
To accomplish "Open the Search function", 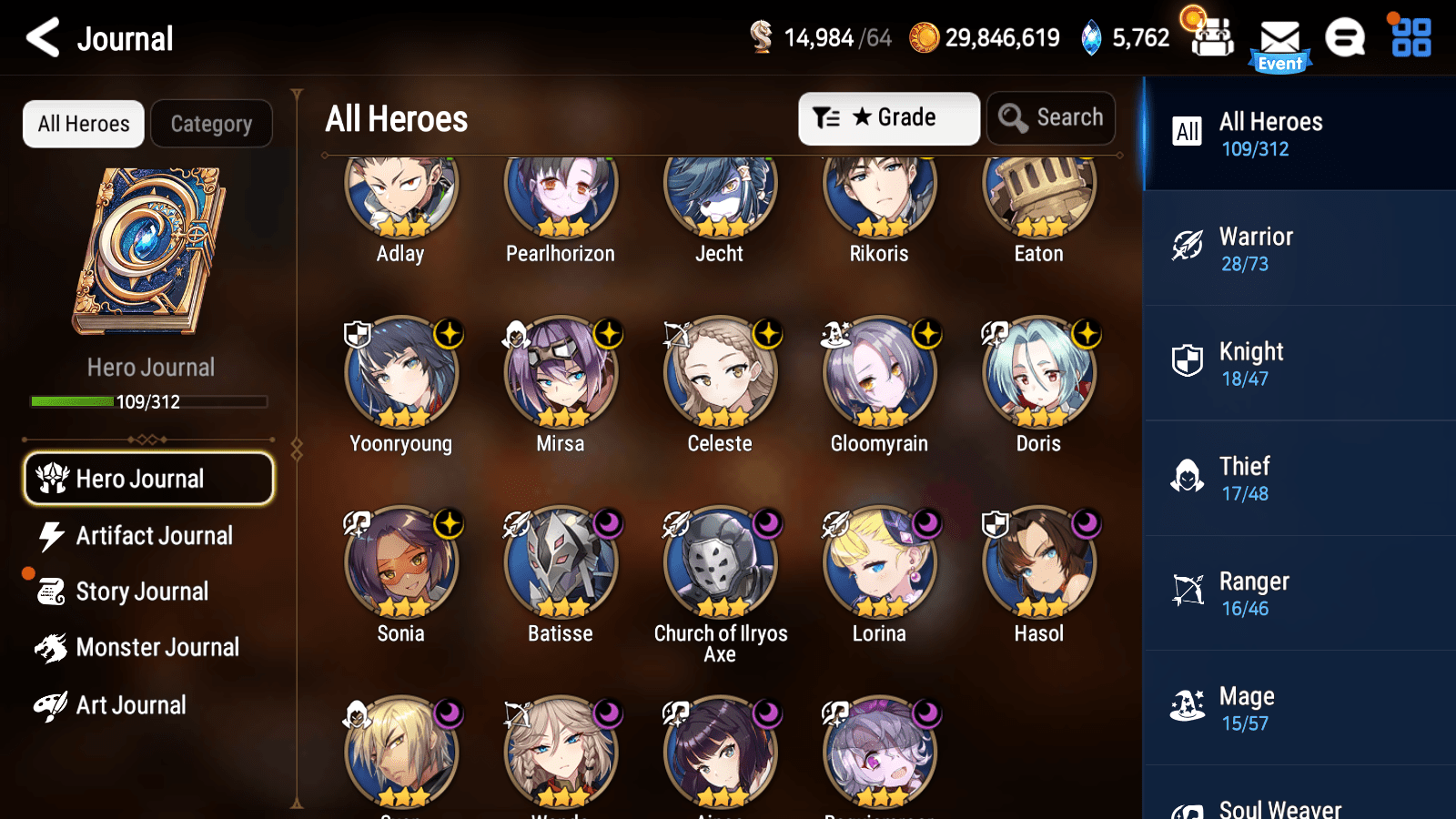I will point(1051,117).
